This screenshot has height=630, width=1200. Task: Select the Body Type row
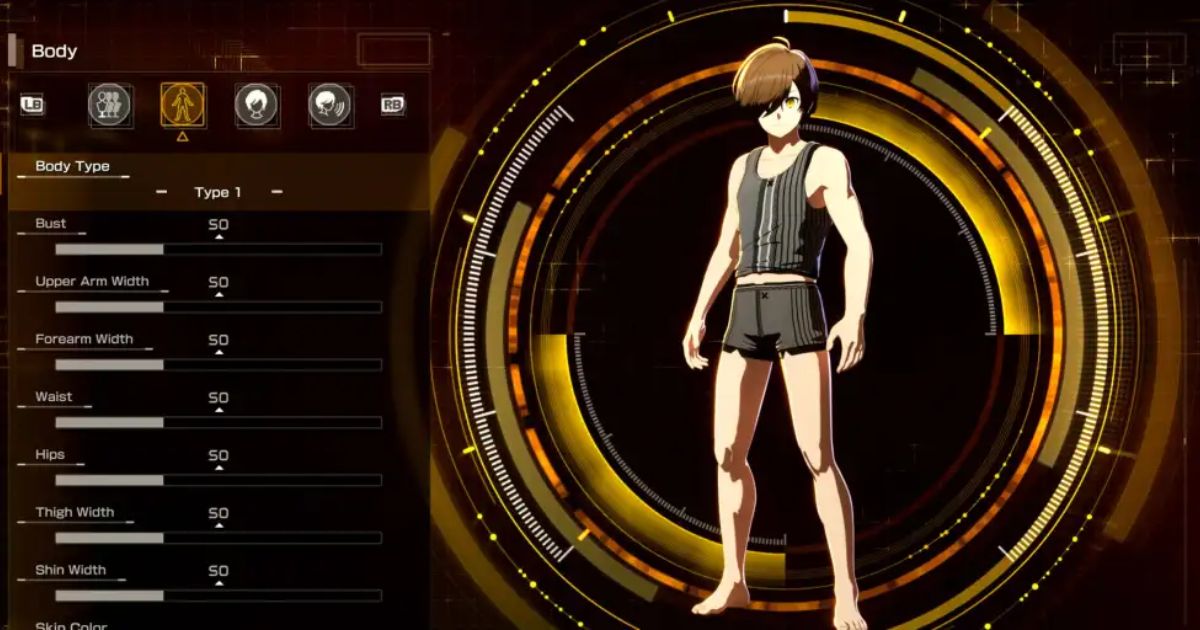pyautogui.click(x=72, y=167)
